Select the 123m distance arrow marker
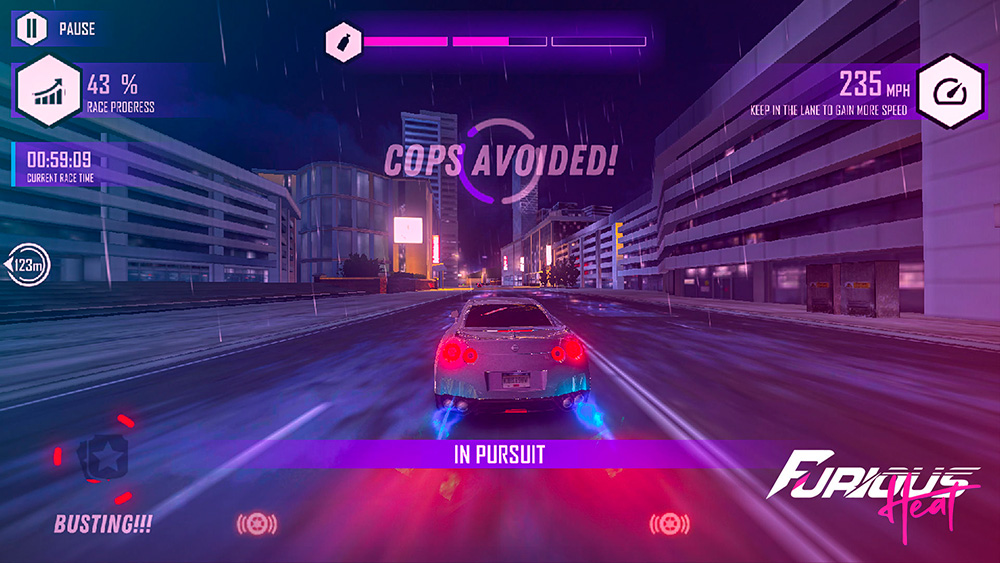Image resolution: width=1000 pixels, height=563 pixels. (x=28, y=265)
